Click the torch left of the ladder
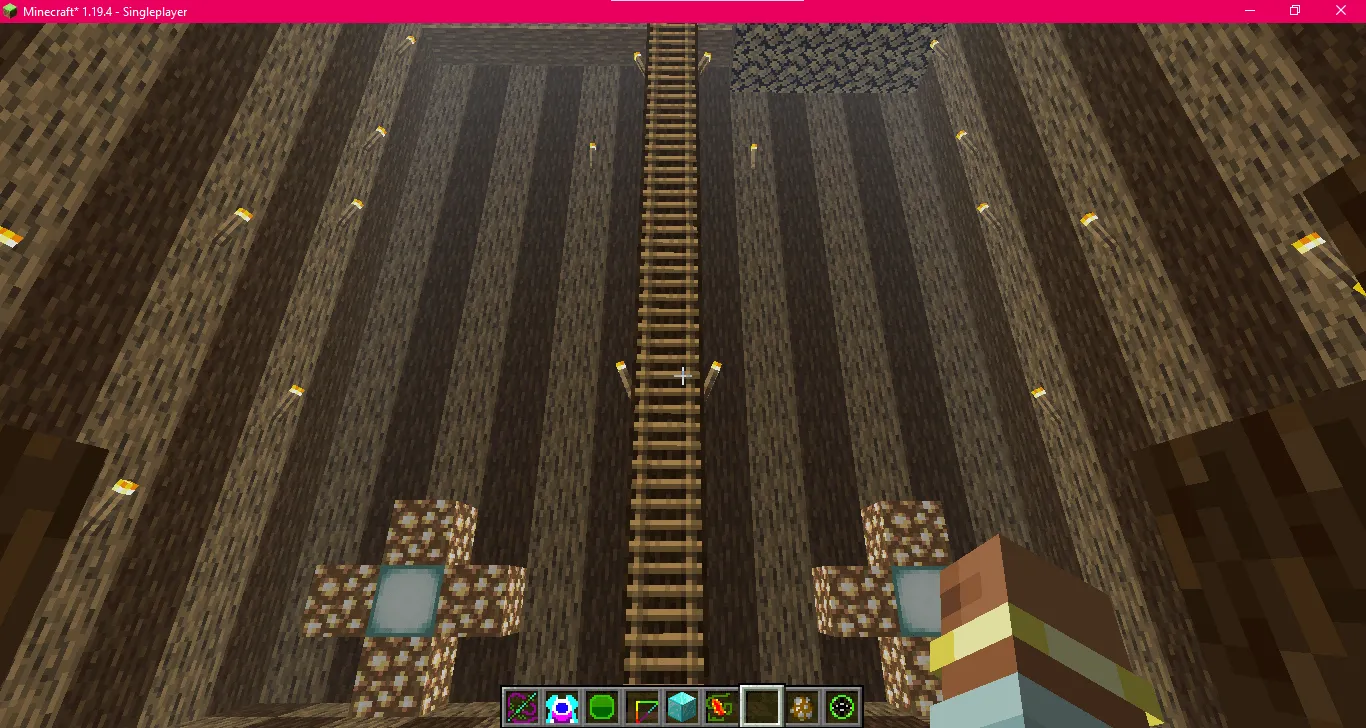This screenshot has width=1366, height=728. (622, 374)
